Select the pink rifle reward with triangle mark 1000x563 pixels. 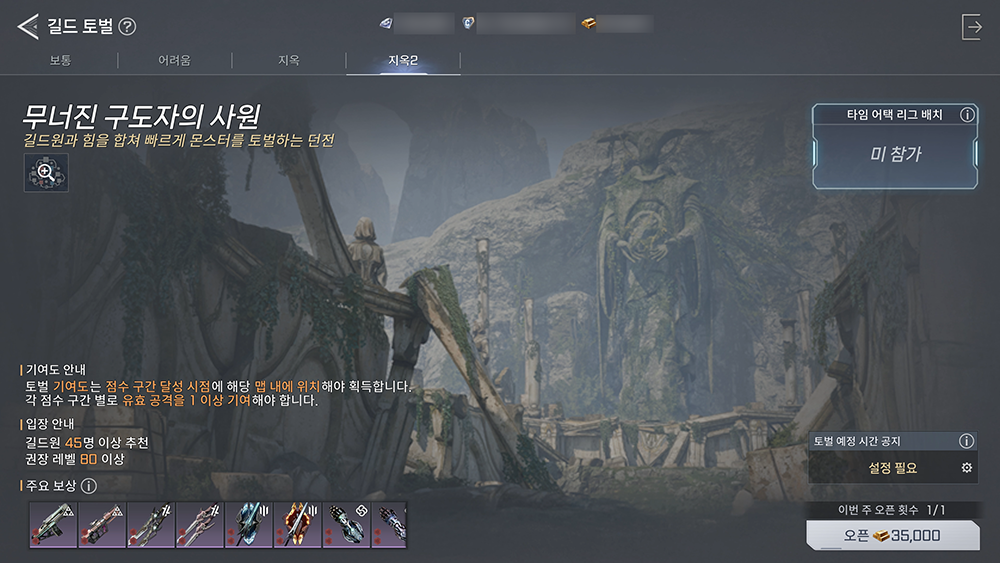(102, 525)
